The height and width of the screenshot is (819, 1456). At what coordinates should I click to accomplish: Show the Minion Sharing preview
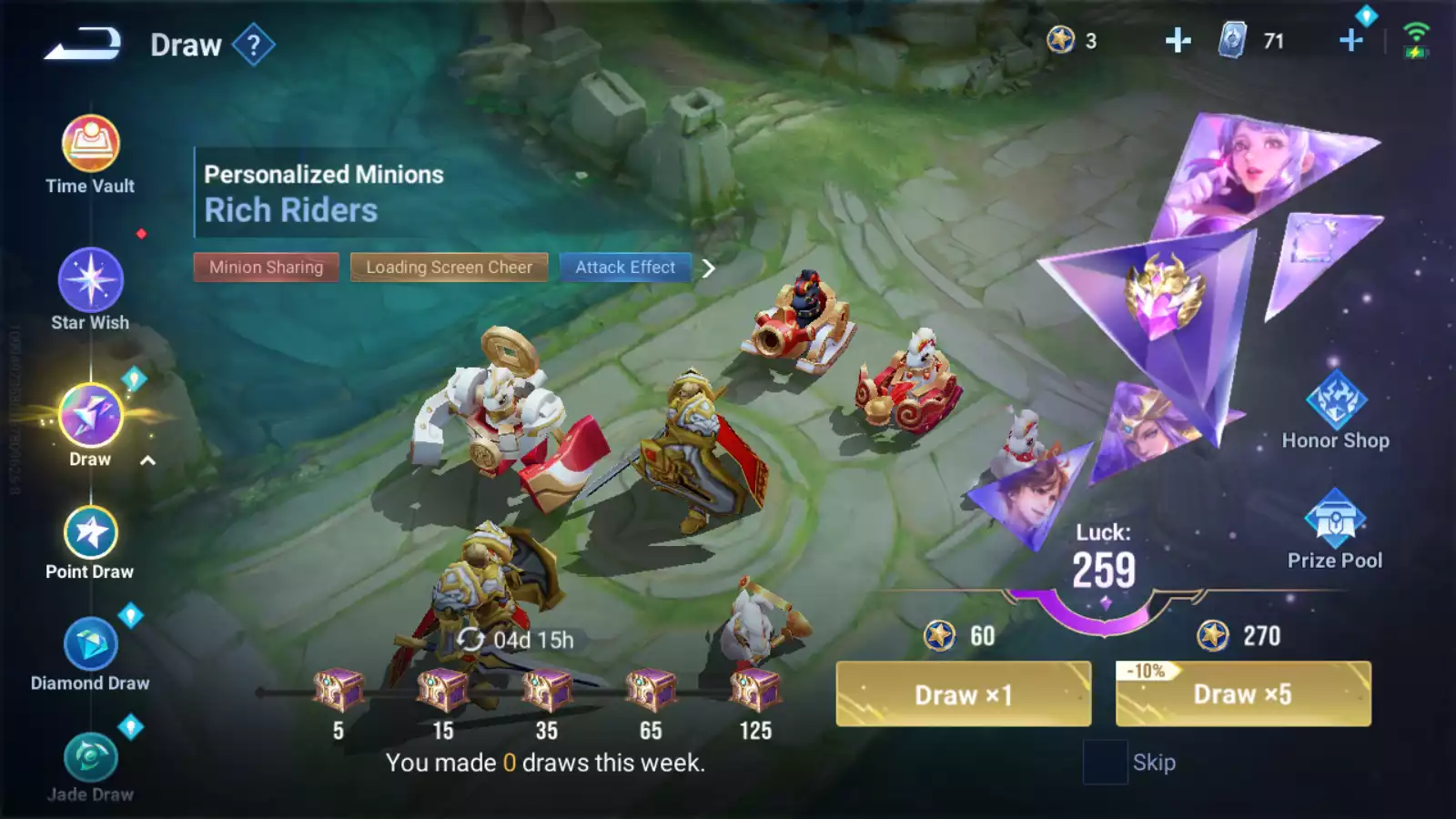pos(266,268)
